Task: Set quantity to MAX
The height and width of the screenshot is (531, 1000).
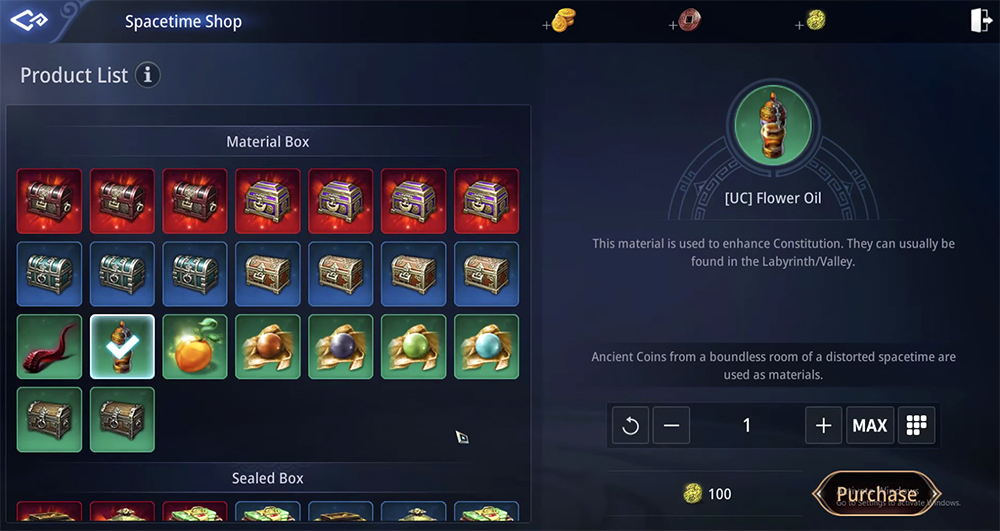Action: pos(869,425)
